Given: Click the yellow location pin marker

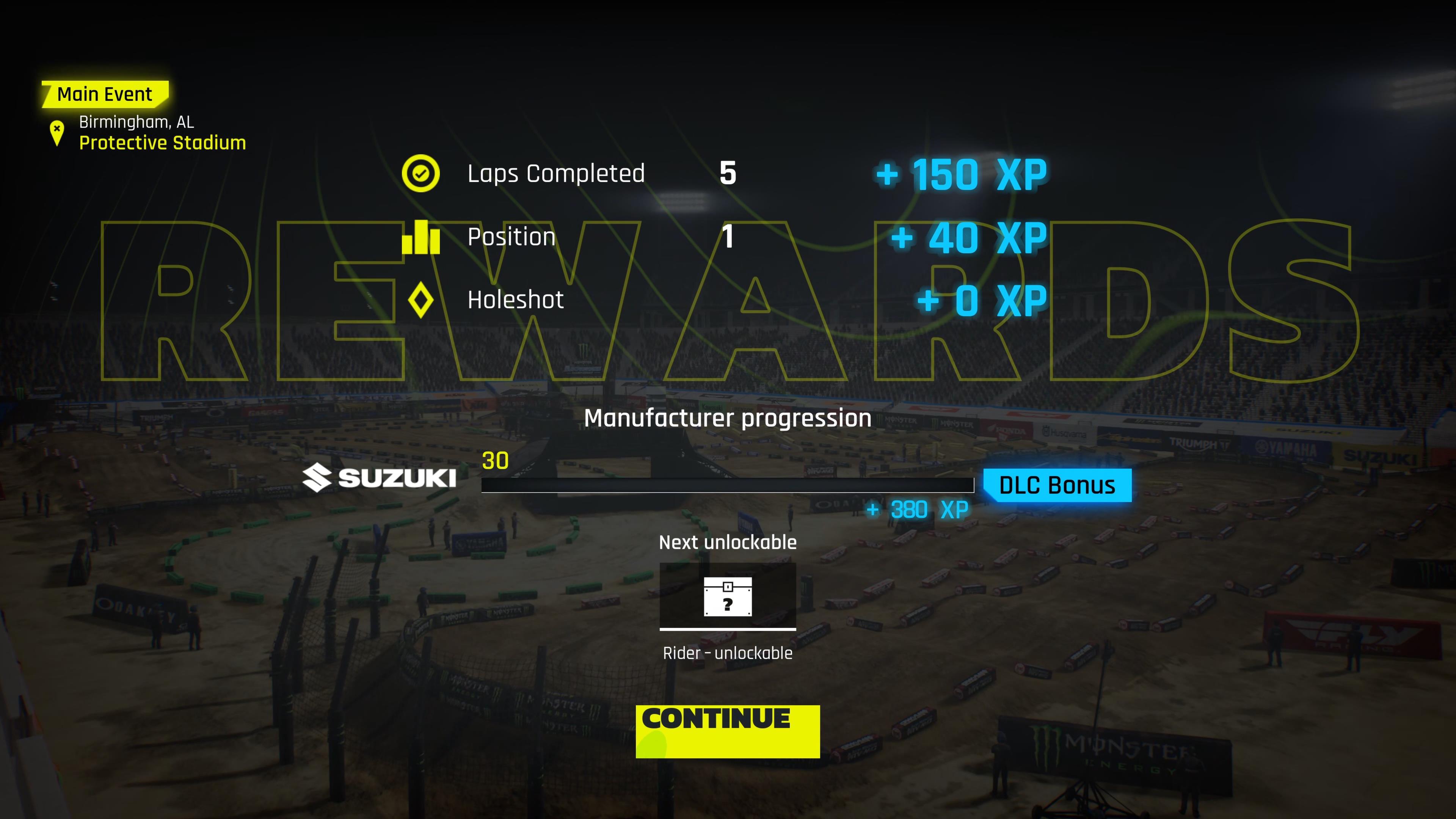Looking at the screenshot, I should click(x=56, y=133).
